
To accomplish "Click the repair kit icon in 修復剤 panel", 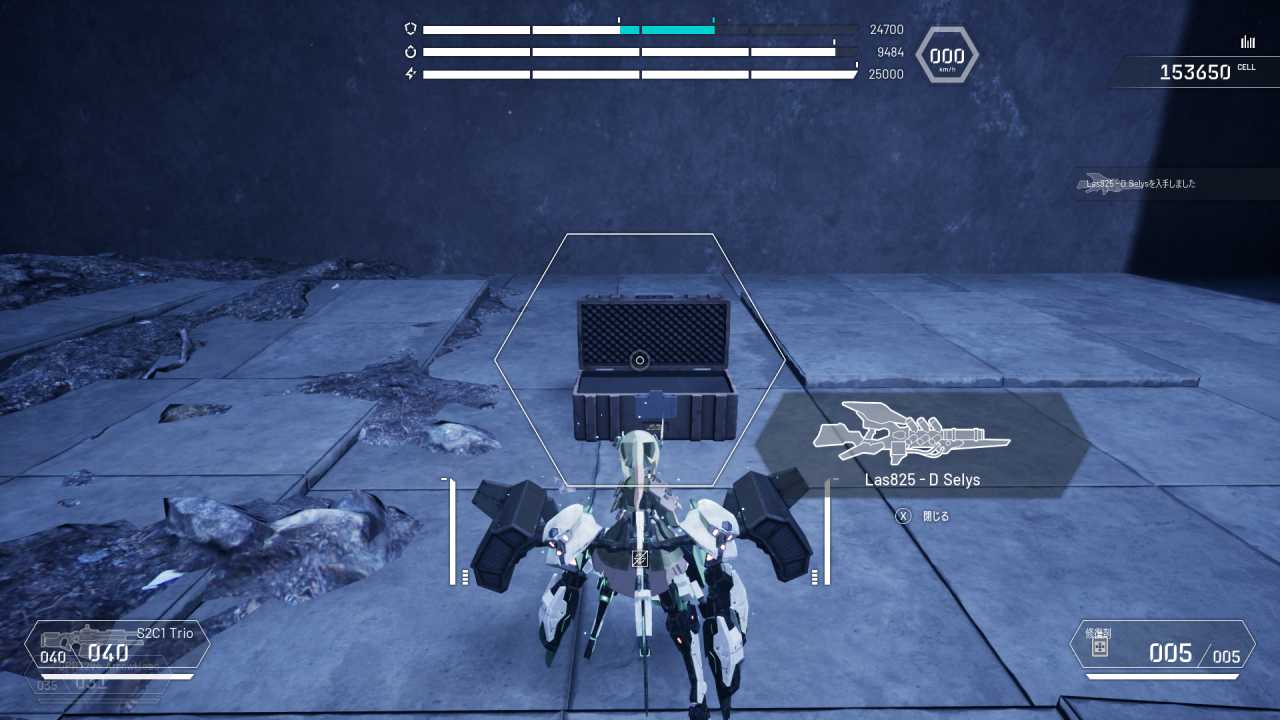I will tap(1101, 650).
